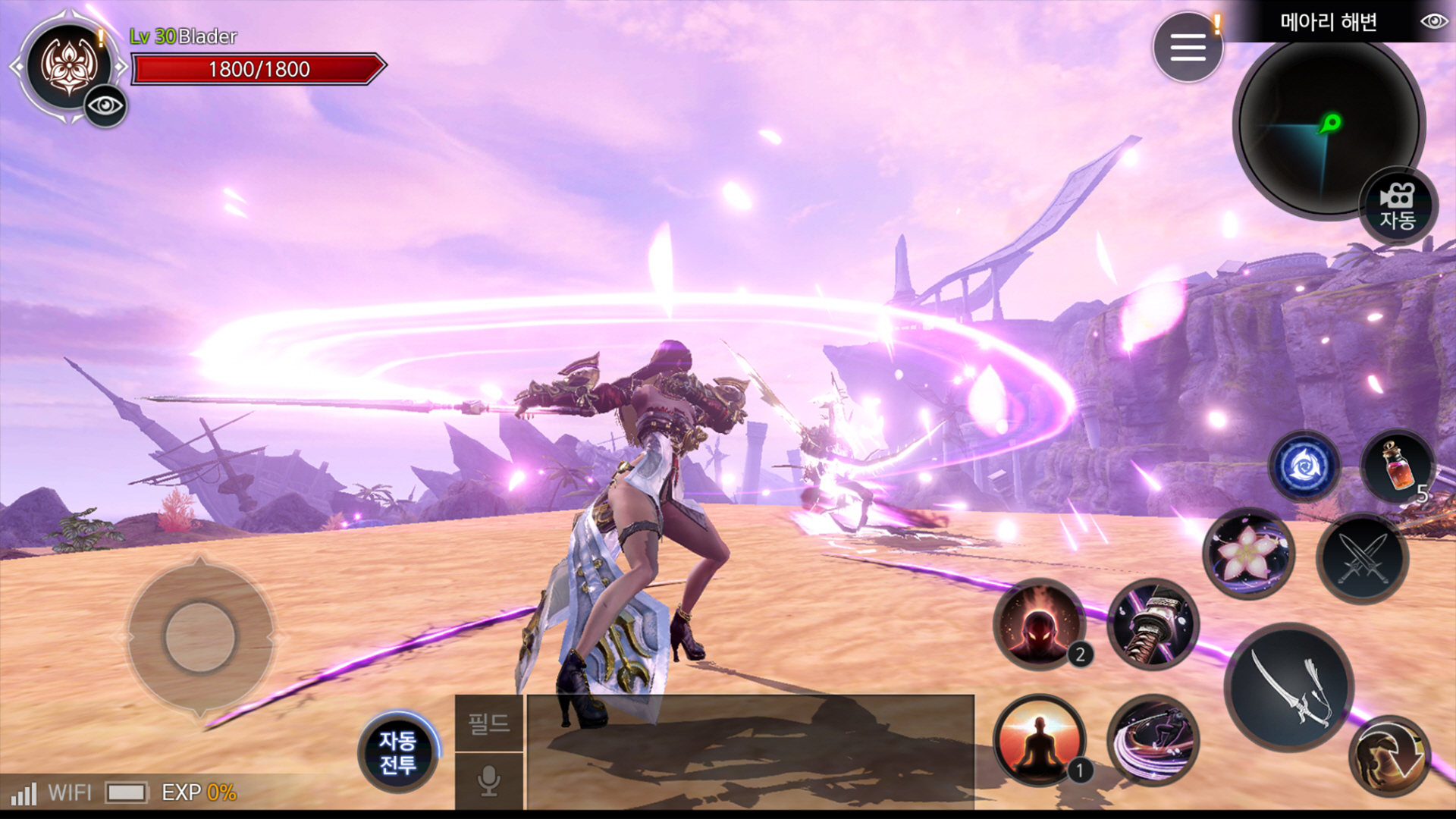Open the hamburger main menu
This screenshot has height=819, width=1456.
pos(1187,47)
